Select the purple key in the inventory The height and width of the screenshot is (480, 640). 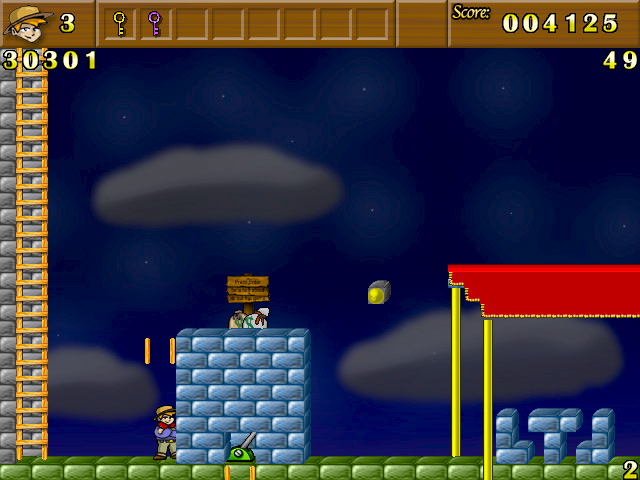point(154,22)
